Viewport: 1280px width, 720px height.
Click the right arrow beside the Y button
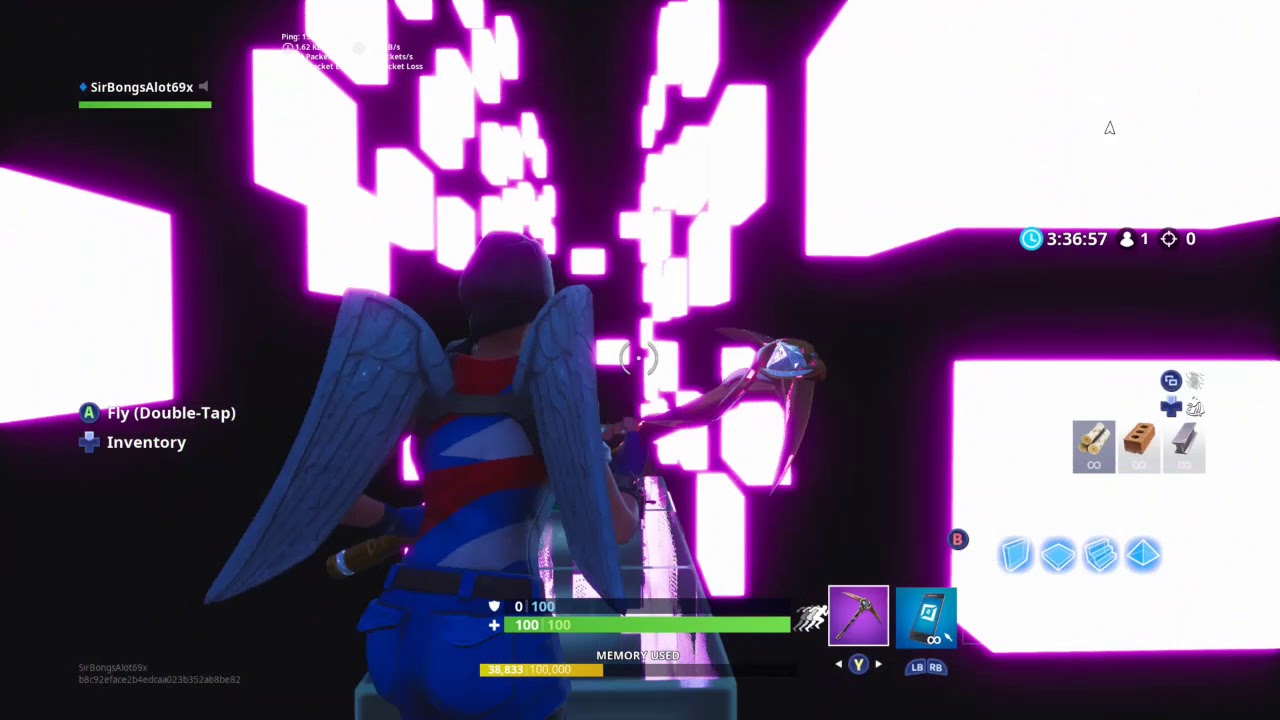click(x=879, y=663)
